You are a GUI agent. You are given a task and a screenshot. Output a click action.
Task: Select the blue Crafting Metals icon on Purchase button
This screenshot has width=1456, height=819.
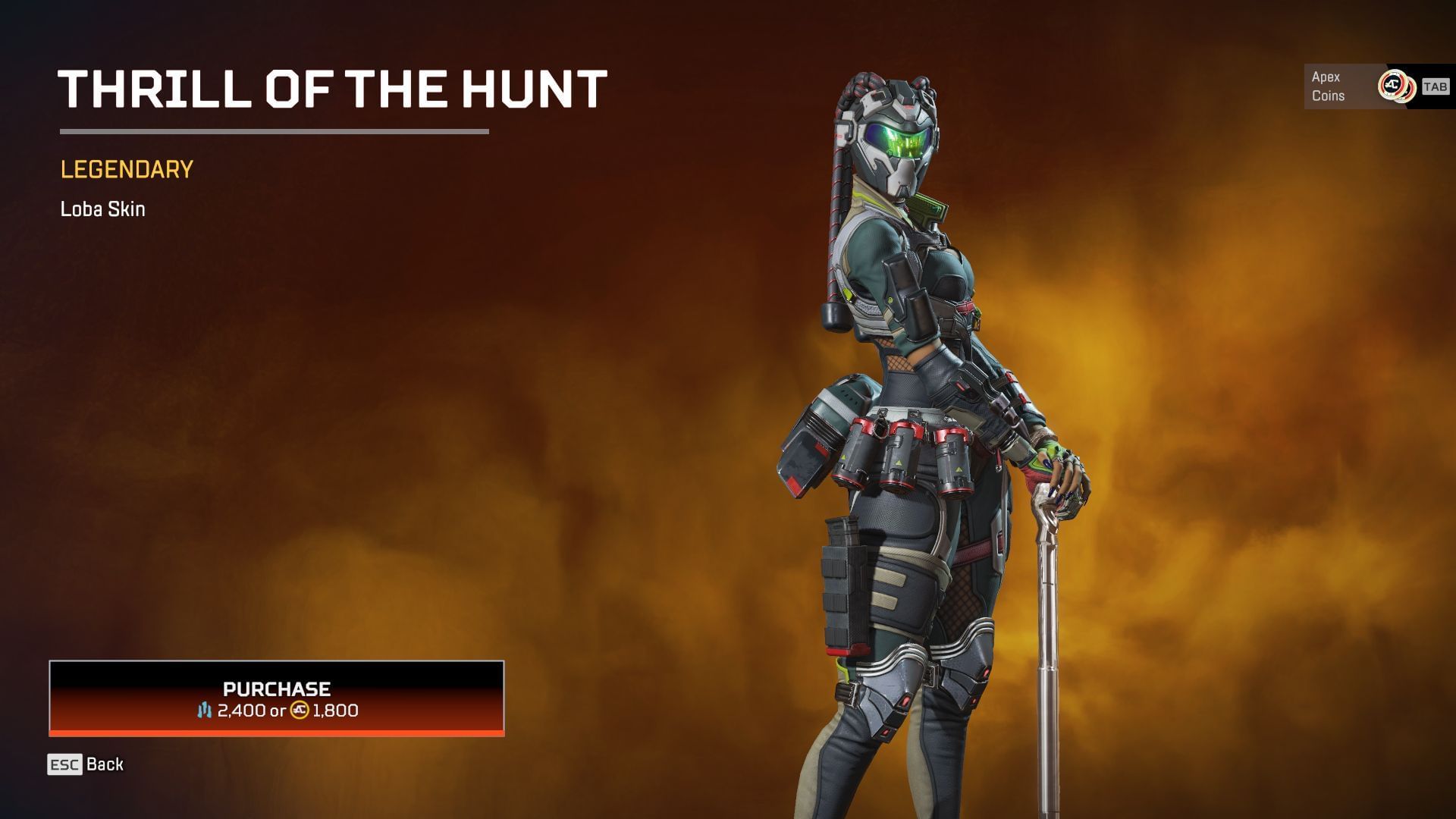(x=206, y=711)
